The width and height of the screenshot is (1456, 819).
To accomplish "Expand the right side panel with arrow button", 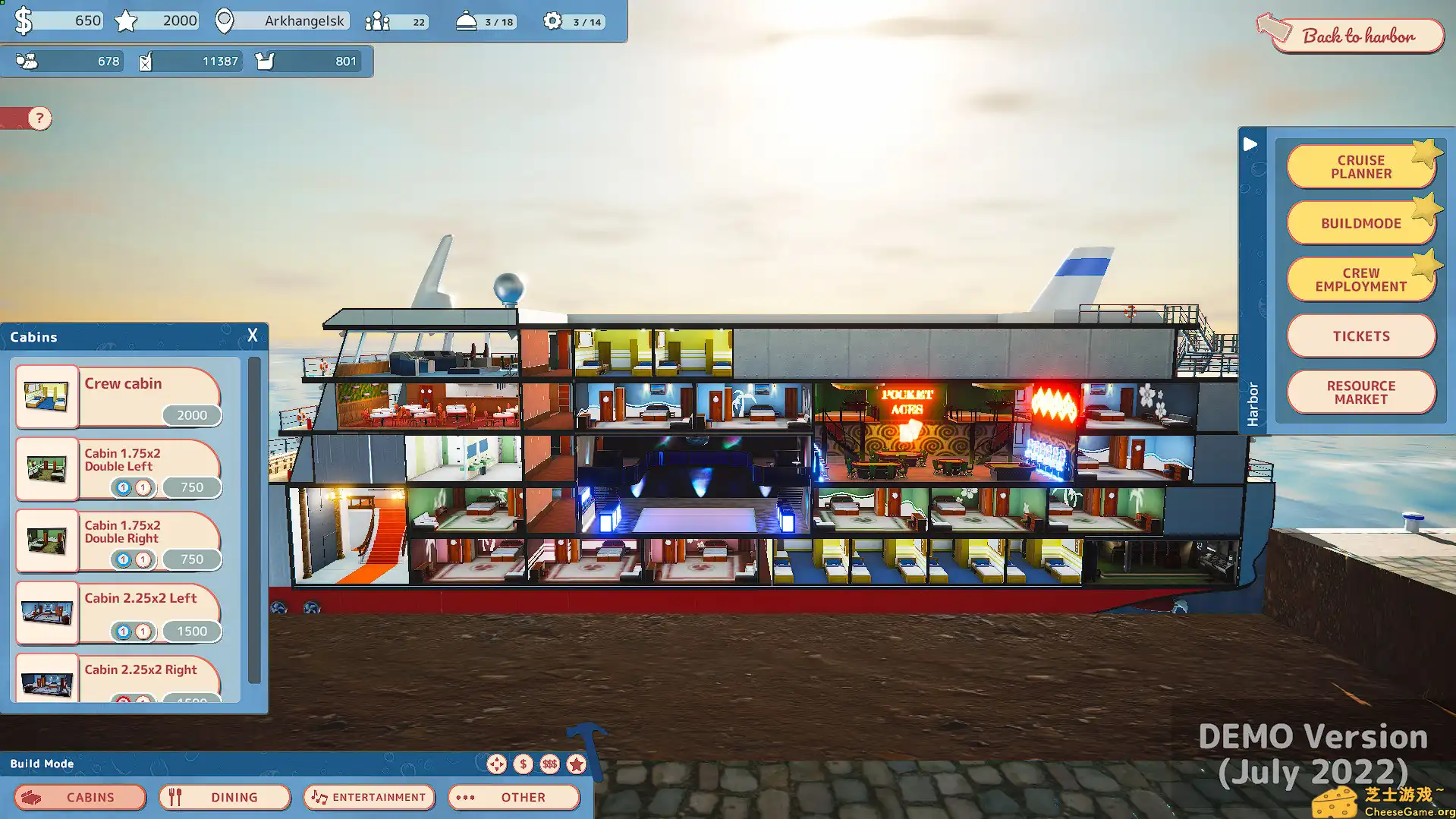I will point(1250,144).
